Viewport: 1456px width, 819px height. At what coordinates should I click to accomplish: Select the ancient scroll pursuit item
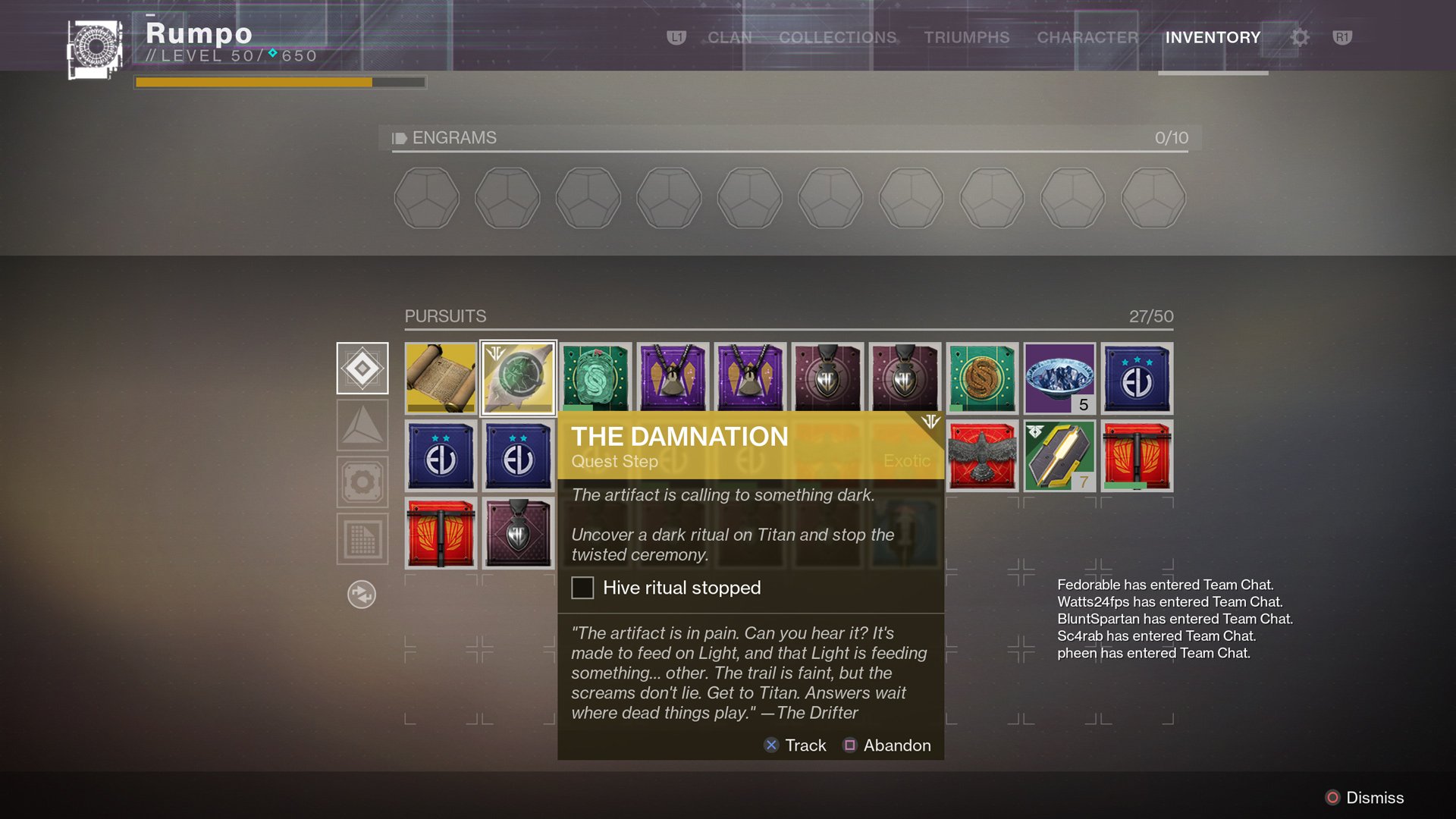(440, 377)
